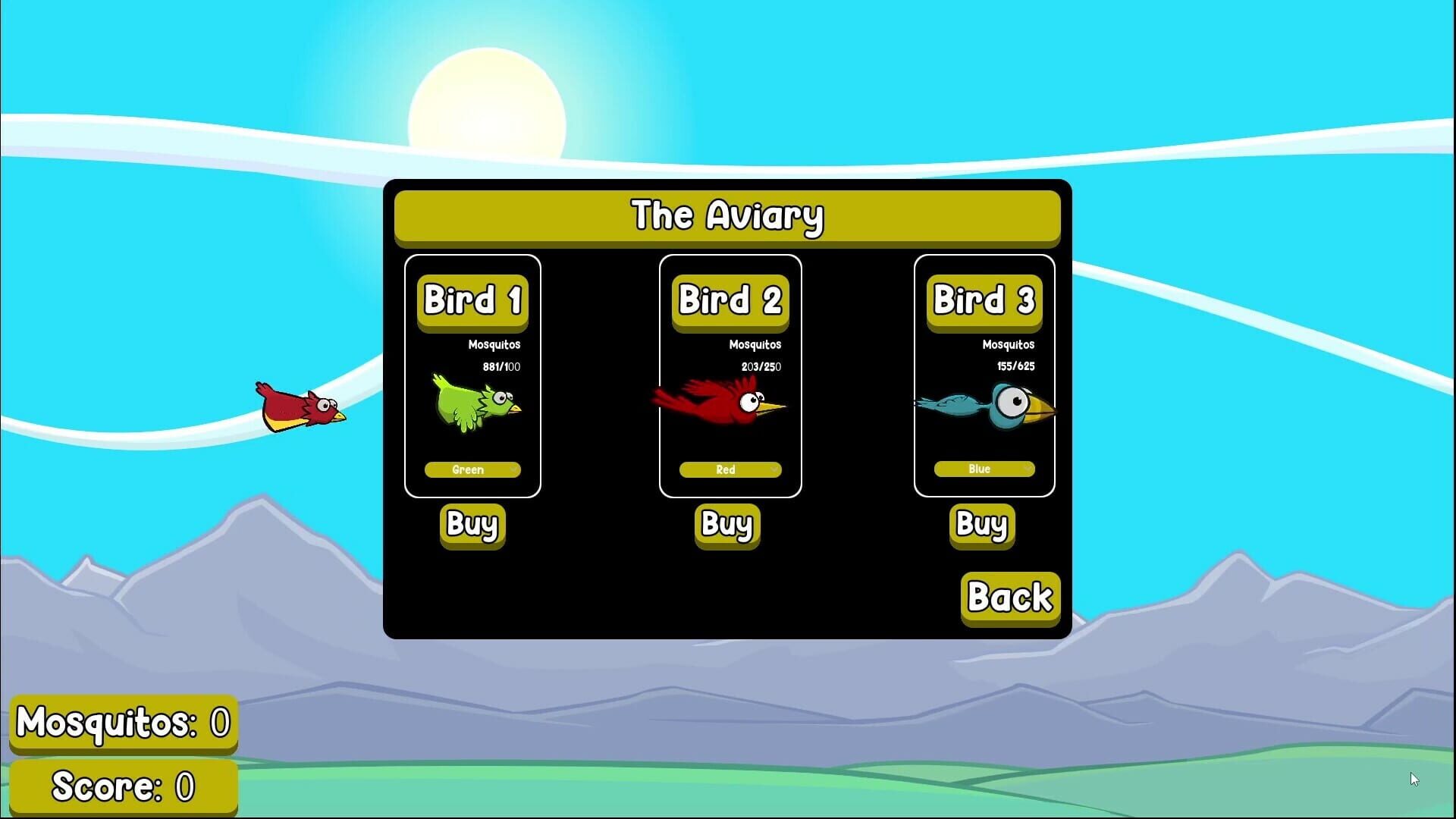Image resolution: width=1456 pixels, height=819 pixels.
Task: Select the Bird 1 header
Action: [474, 301]
